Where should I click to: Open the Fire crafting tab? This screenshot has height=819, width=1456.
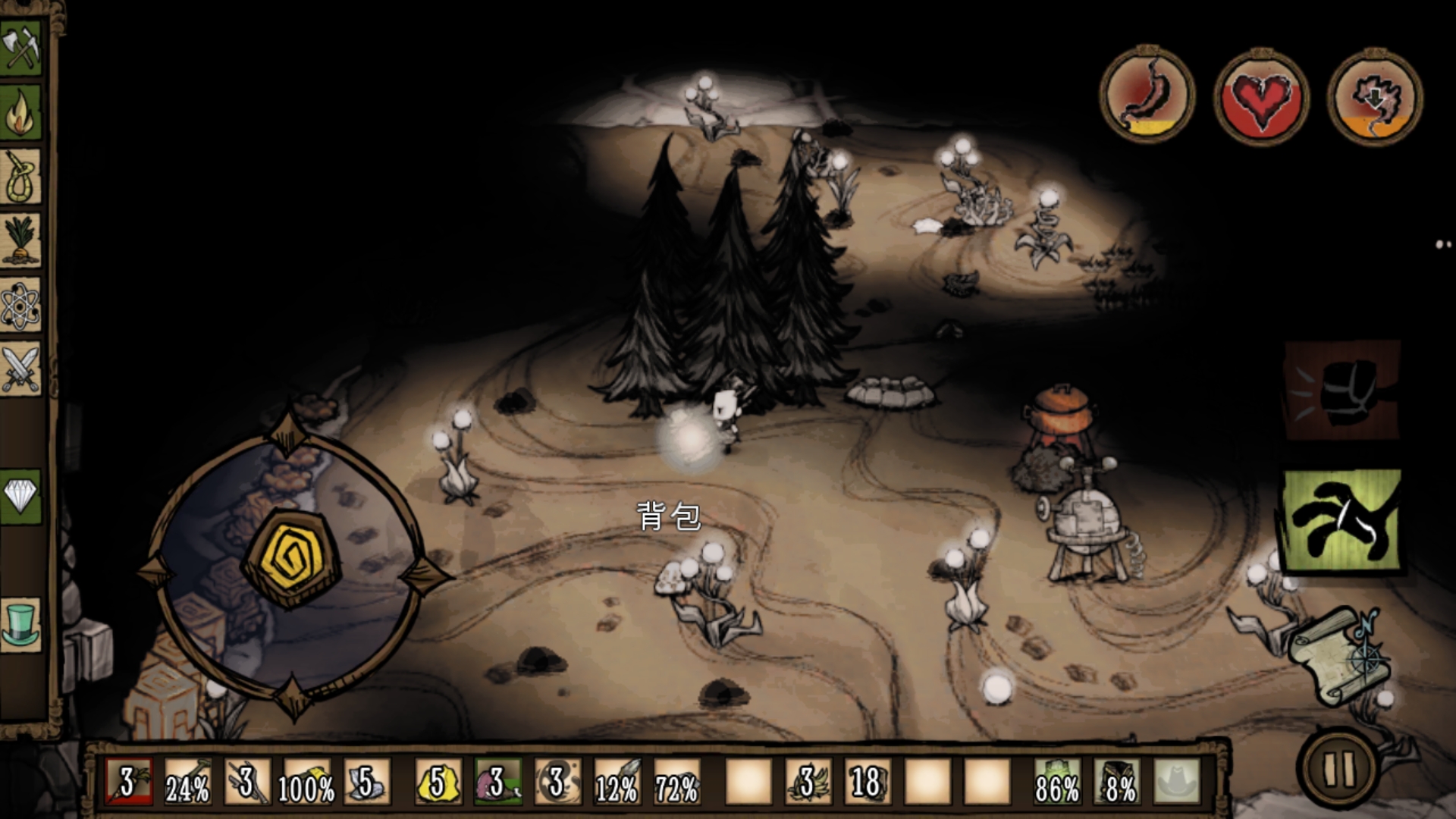coord(21,112)
